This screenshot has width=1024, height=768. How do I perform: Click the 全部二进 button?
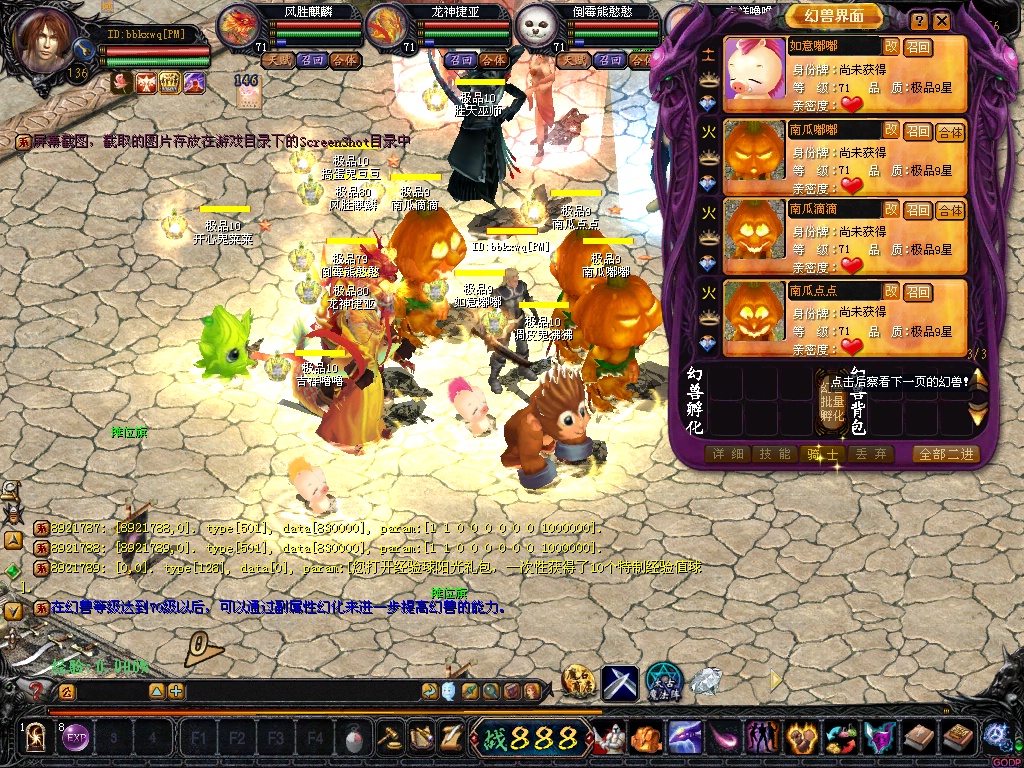pyautogui.click(x=945, y=454)
